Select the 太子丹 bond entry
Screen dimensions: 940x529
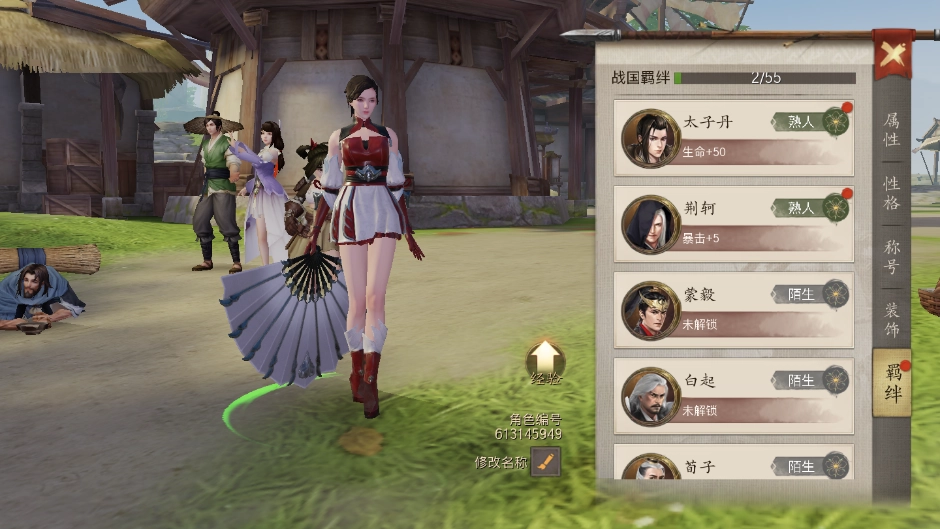point(733,137)
